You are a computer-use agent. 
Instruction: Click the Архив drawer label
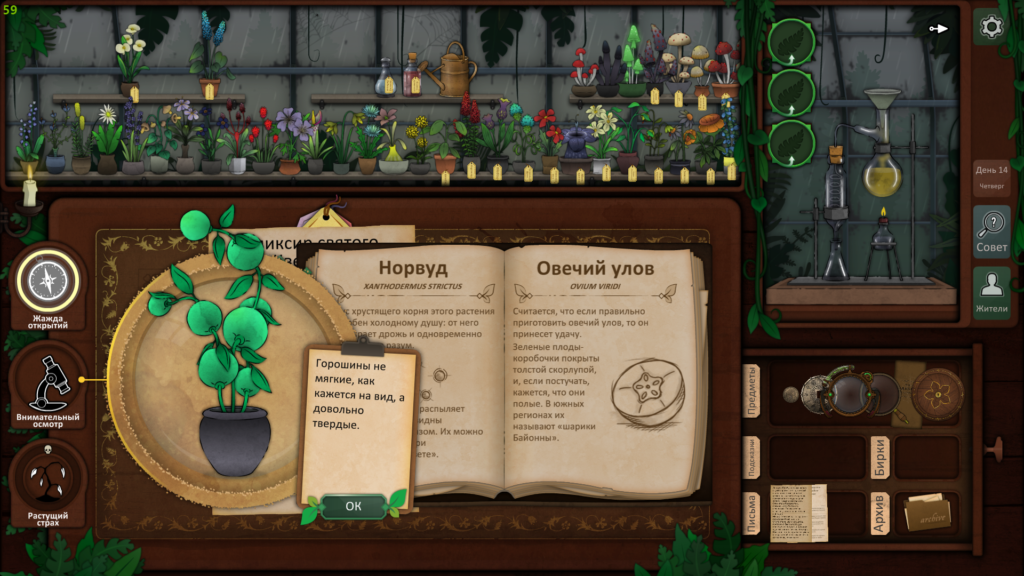tap(879, 513)
